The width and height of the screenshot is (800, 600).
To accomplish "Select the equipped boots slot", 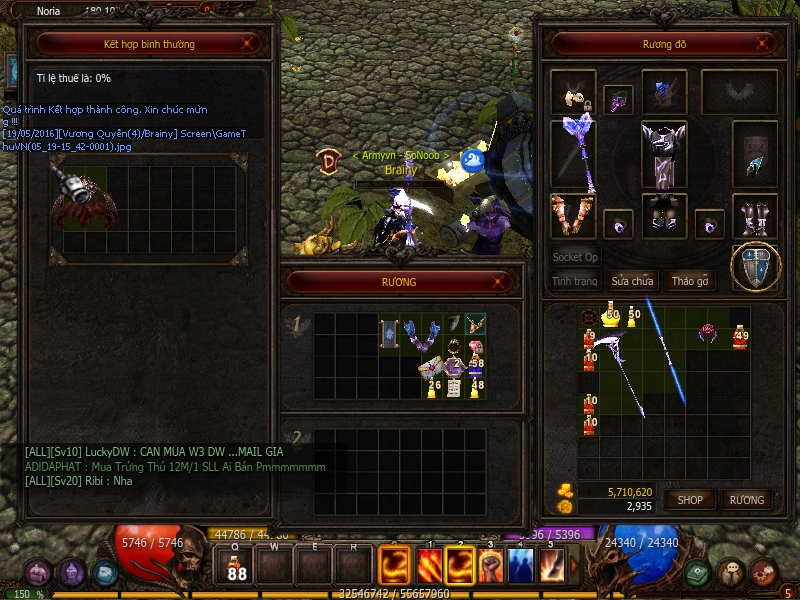I will tap(755, 215).
